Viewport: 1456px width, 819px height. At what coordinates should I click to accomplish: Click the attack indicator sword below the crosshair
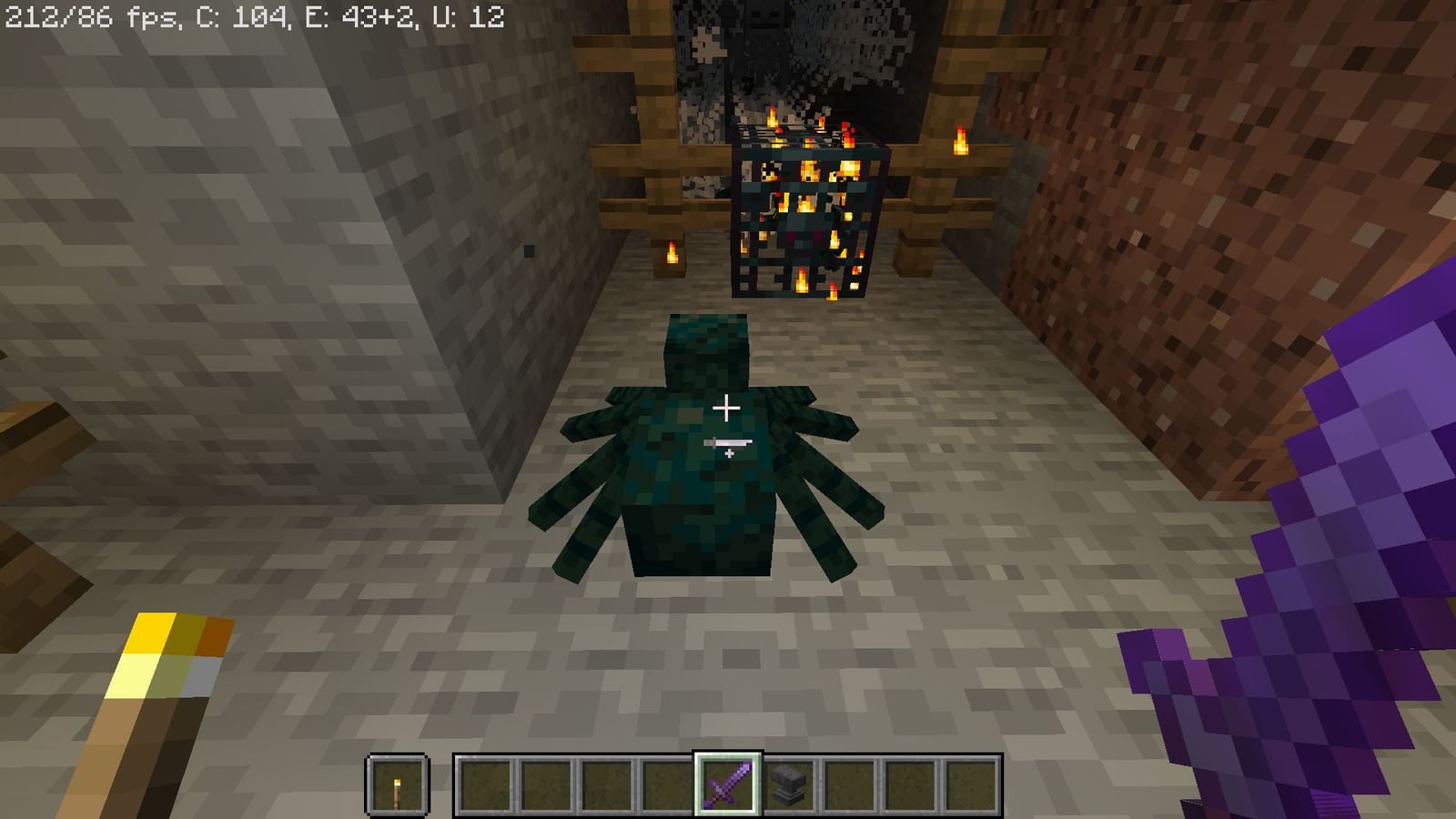(x=728, y=443)
